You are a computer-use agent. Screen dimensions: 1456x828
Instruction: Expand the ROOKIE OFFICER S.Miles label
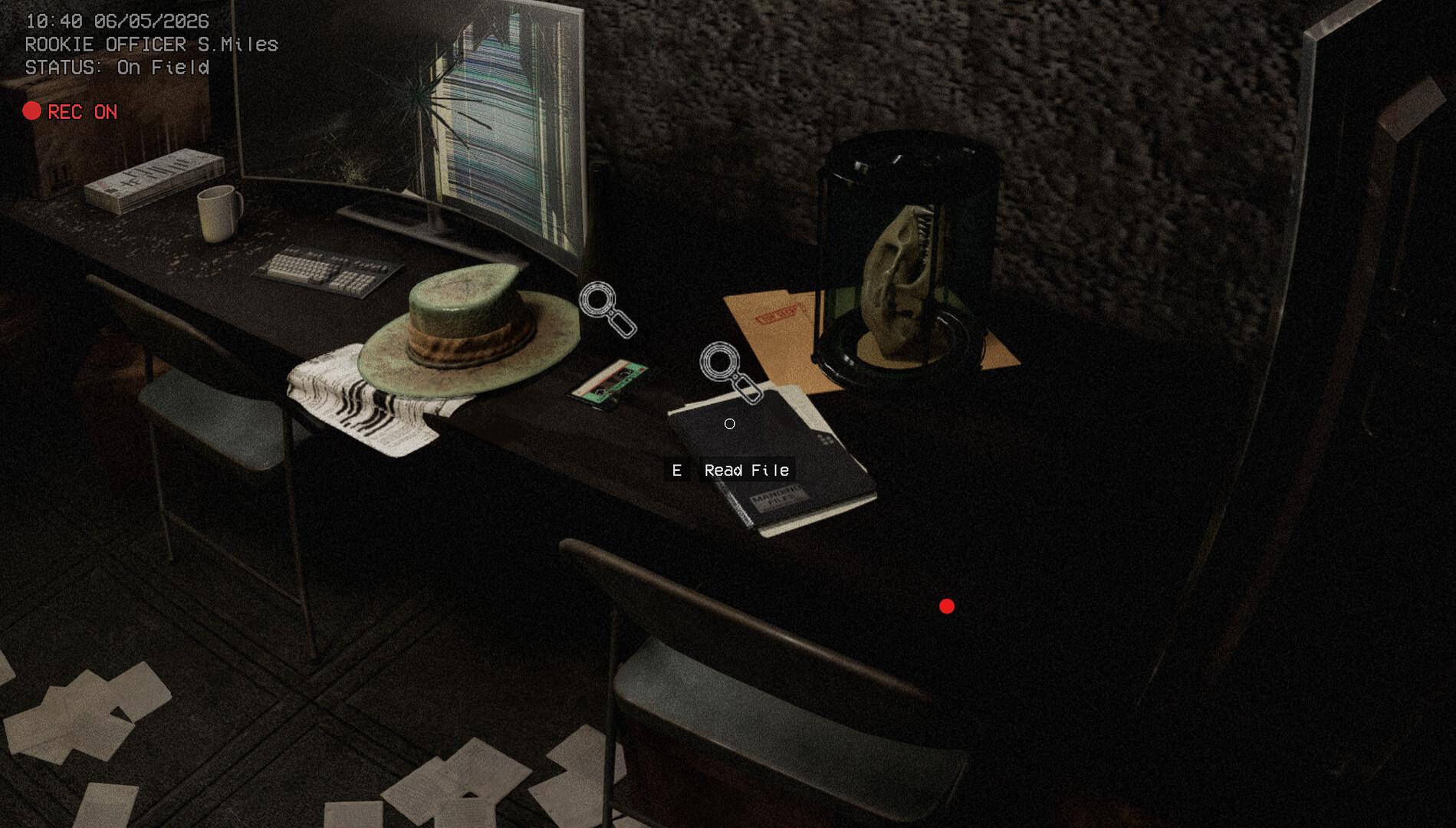pos(150,45)
